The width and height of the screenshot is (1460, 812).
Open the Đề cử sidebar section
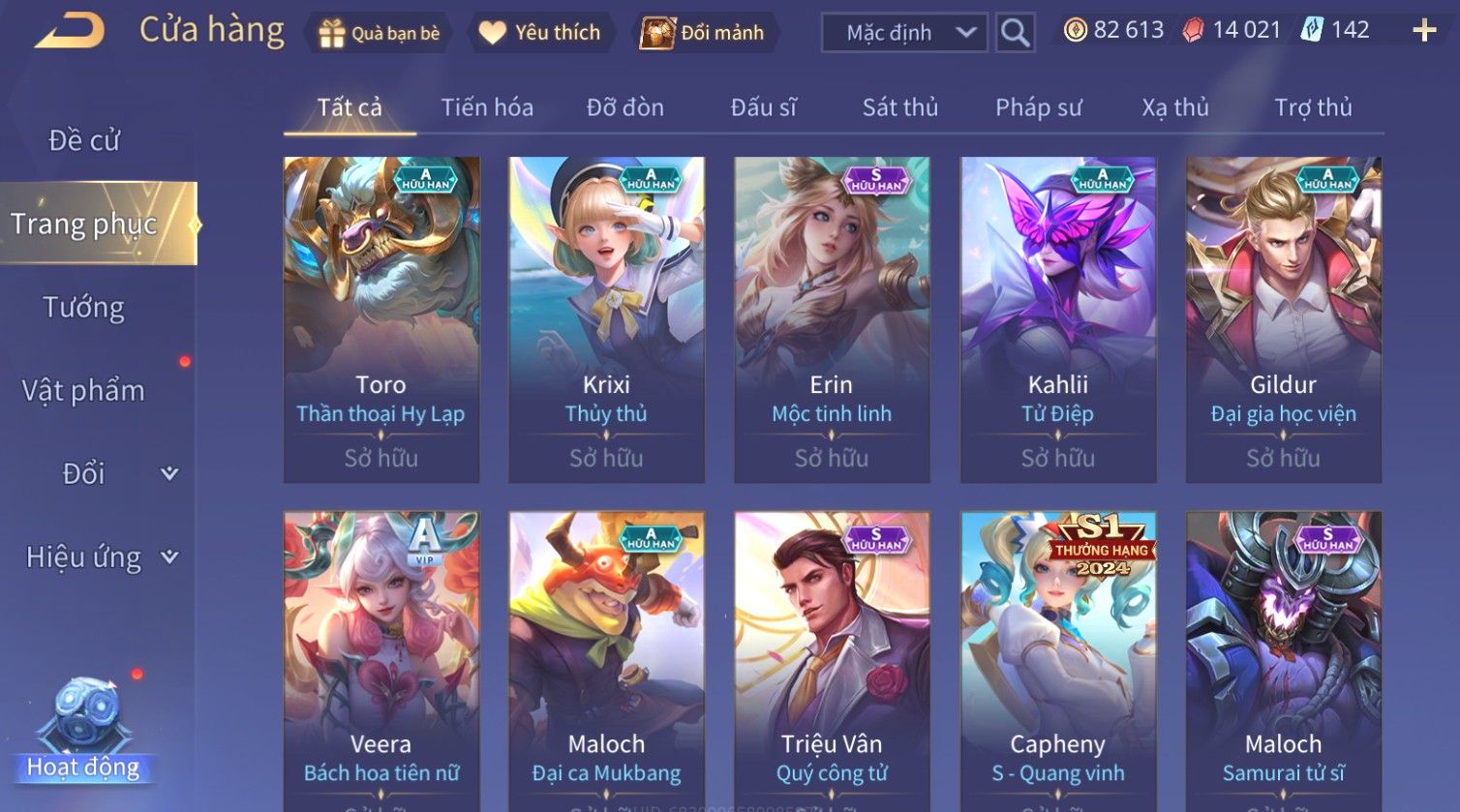(x=84, y=140)
